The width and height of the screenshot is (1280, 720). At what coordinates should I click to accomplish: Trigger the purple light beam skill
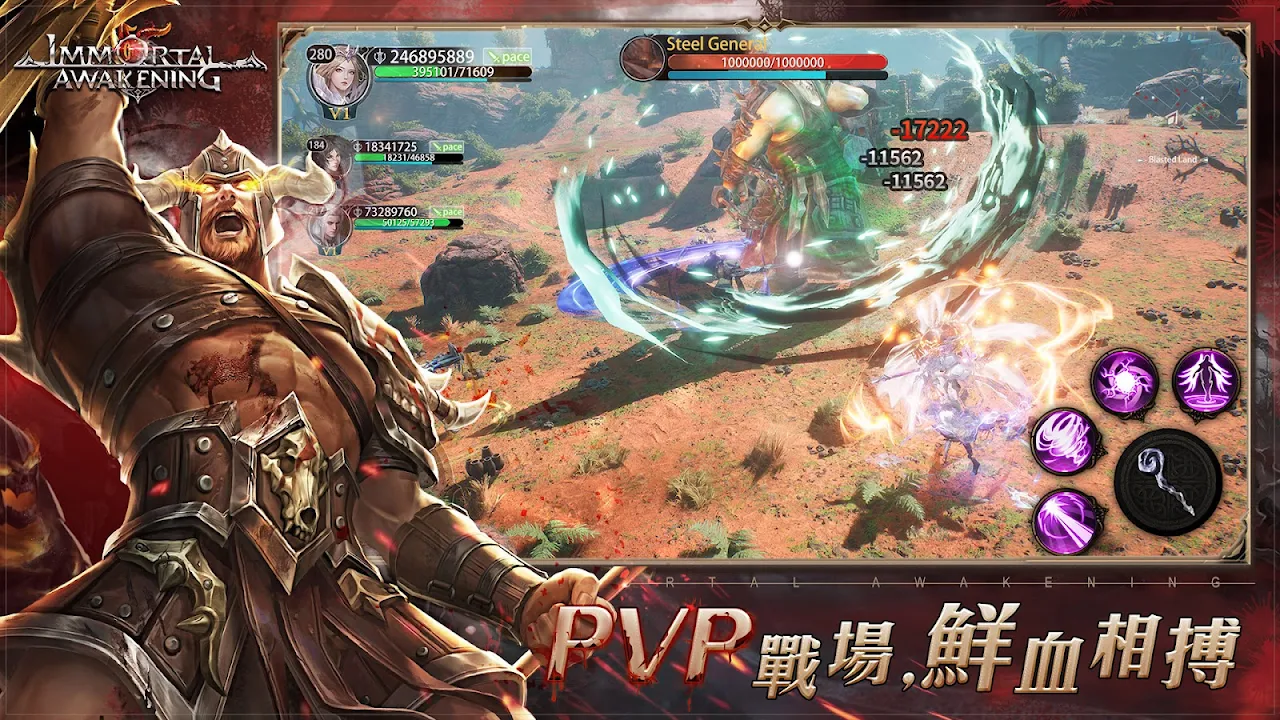tap(1066, 521)
